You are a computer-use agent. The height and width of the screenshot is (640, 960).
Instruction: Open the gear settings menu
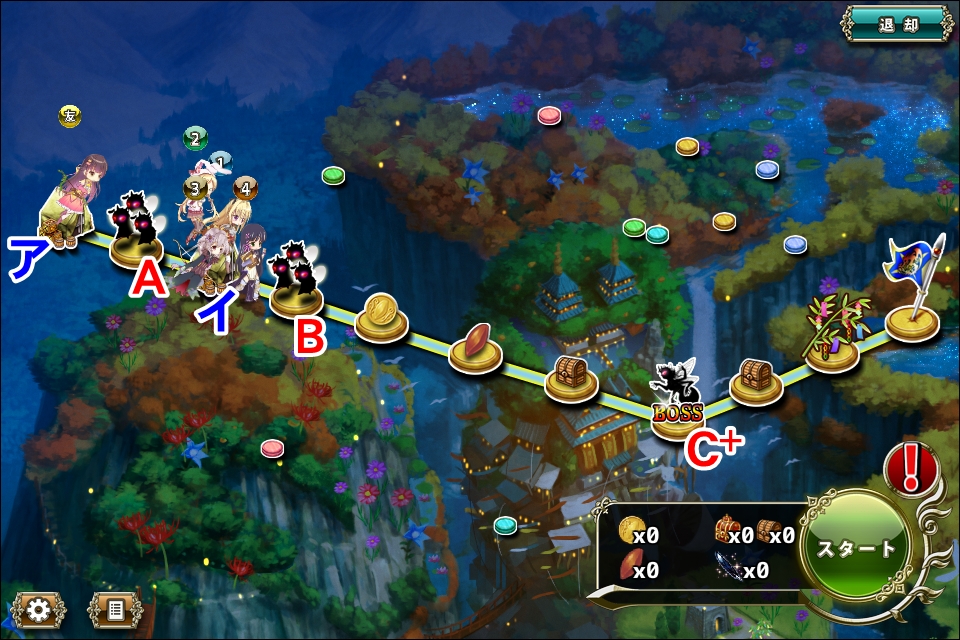pos(38,609)
